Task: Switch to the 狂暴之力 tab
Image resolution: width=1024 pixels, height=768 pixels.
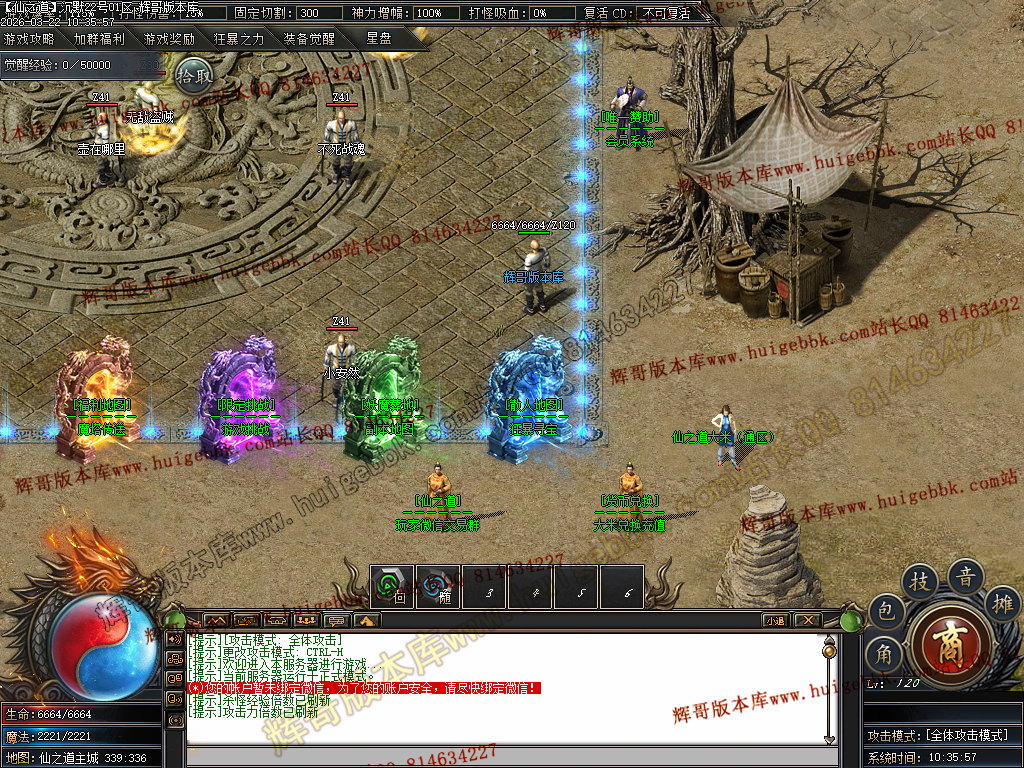Action: [239, 40]
